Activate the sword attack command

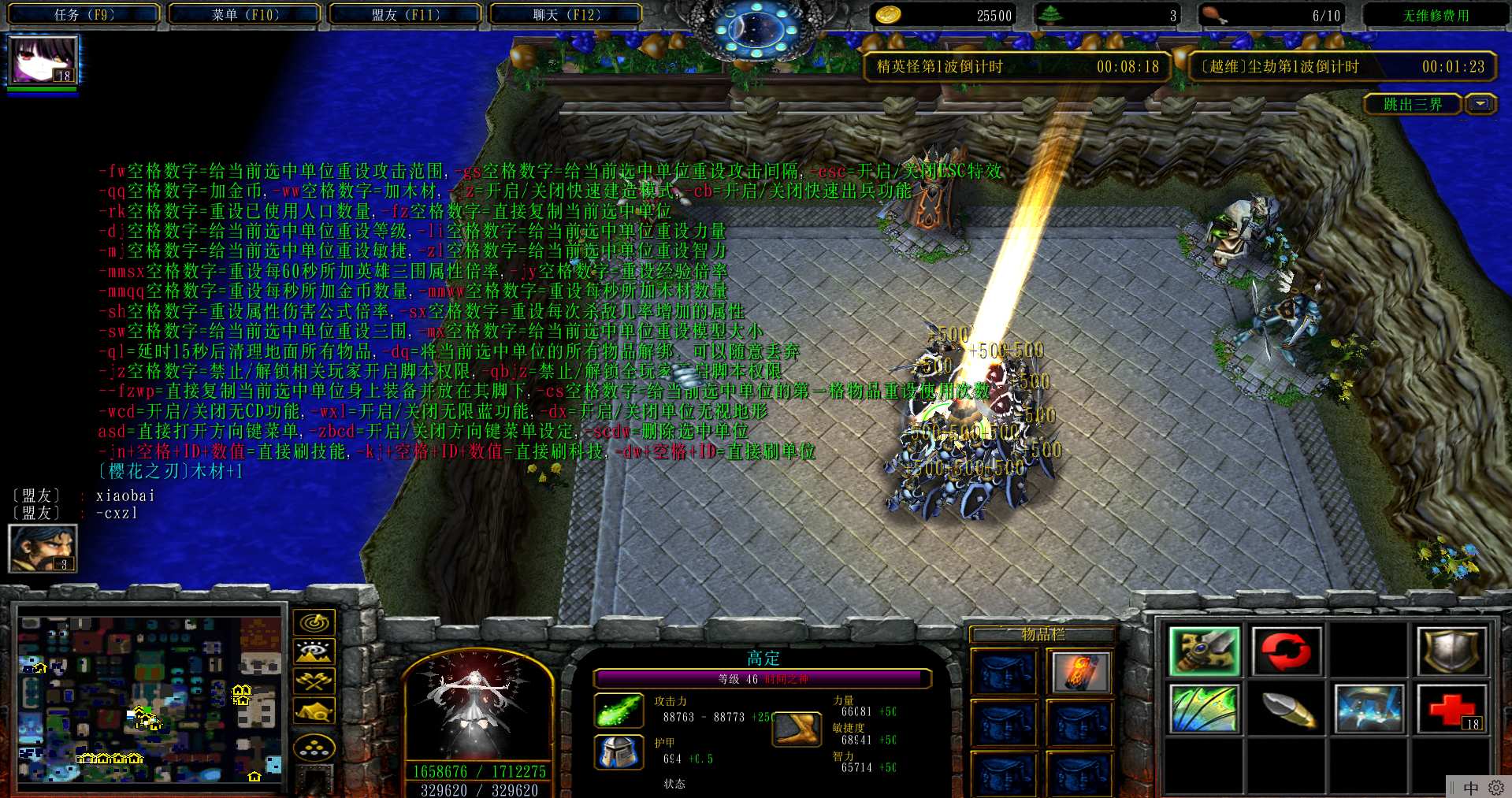(x=1205, y=651)
